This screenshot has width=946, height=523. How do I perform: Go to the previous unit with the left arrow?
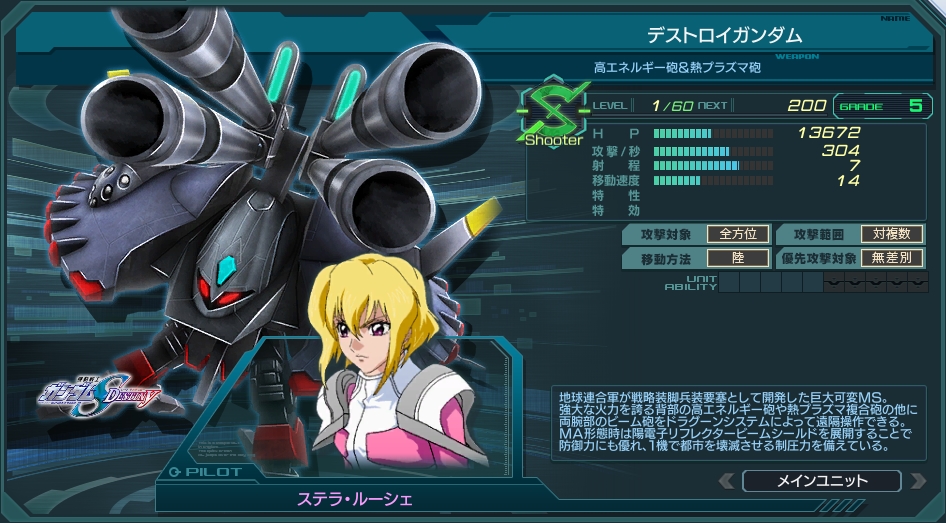click(x=727, y=481)
